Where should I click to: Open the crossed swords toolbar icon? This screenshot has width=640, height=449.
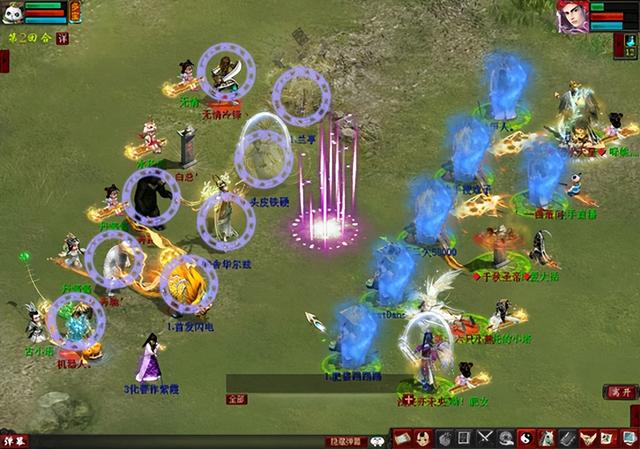point(485,438)
